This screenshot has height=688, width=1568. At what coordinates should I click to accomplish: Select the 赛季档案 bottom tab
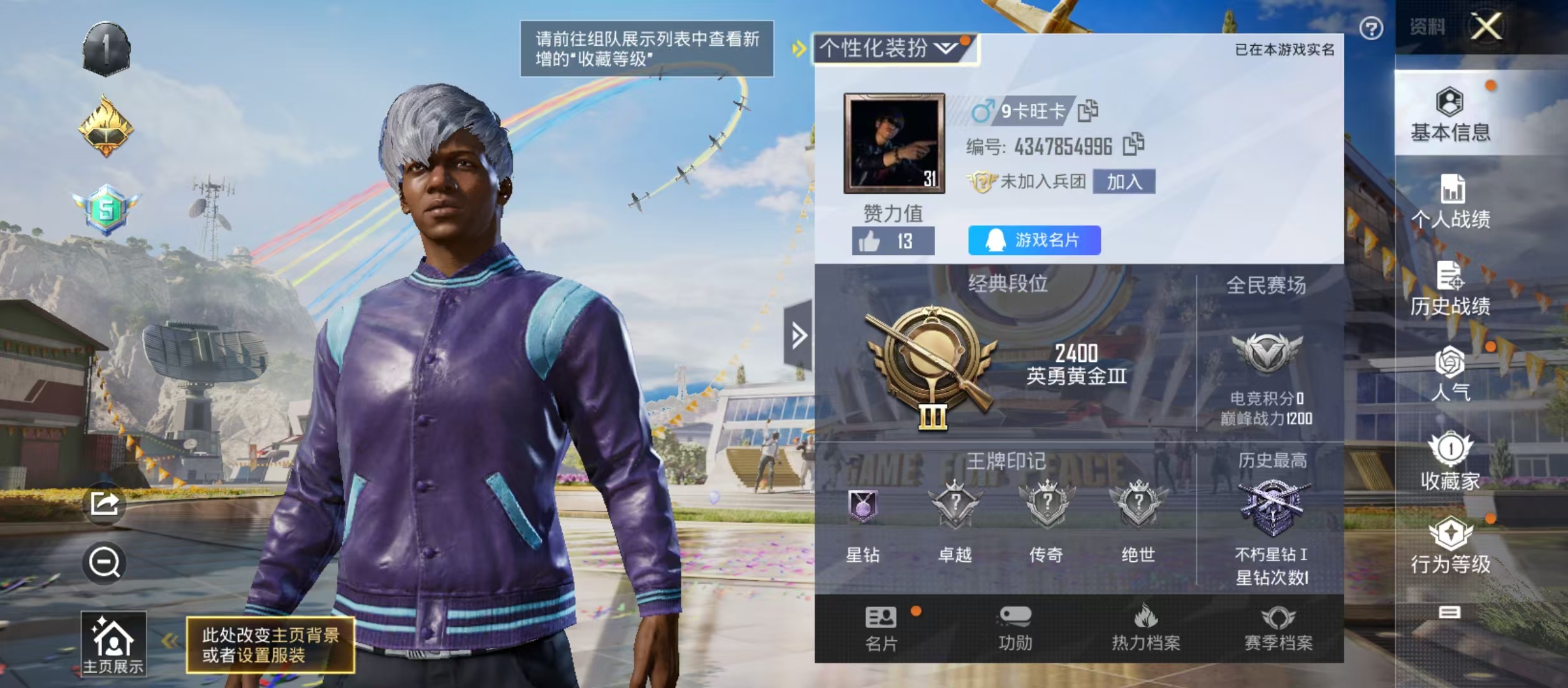pos(1278,629)
